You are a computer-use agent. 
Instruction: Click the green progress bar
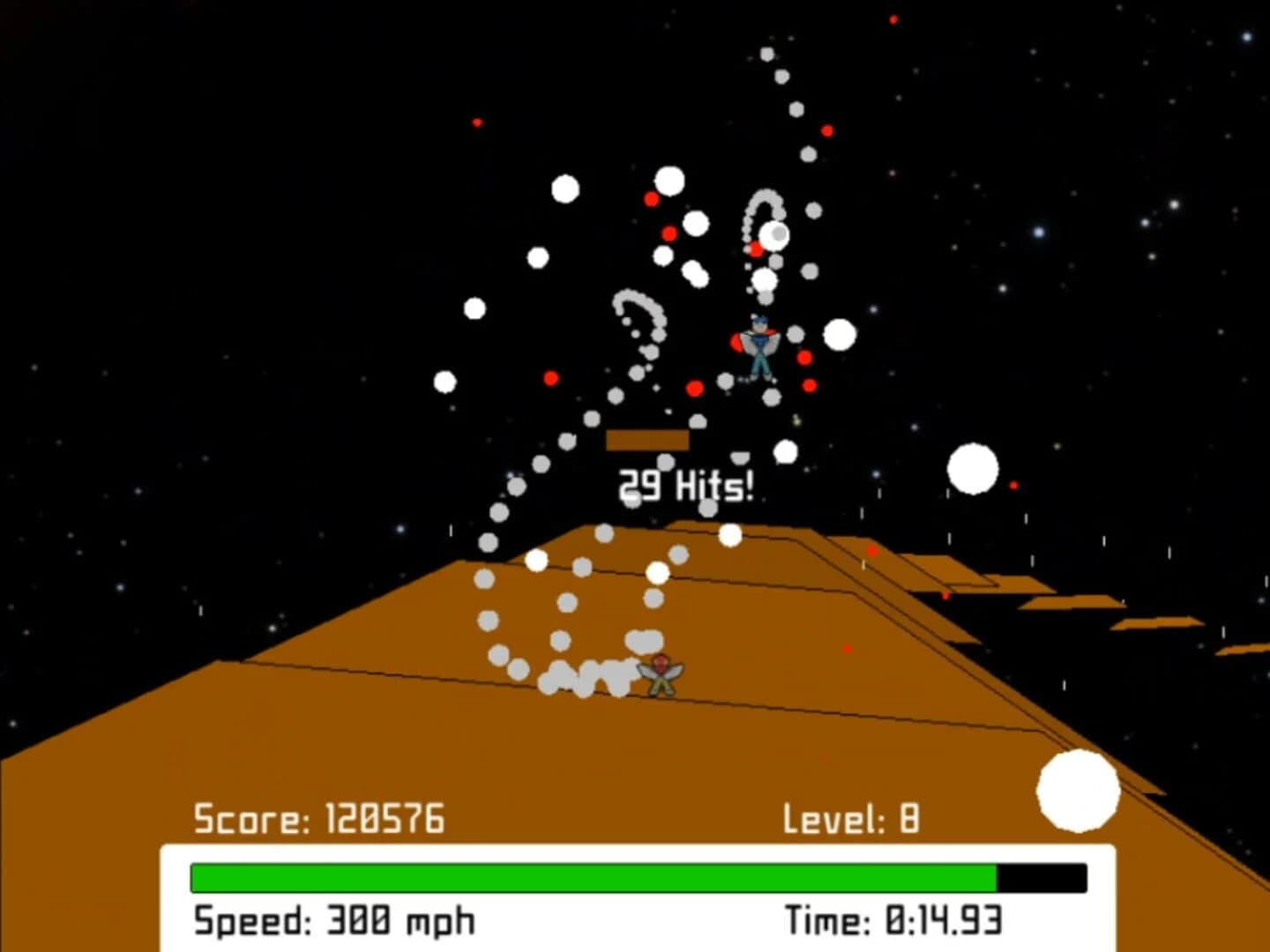[x=591, y=874]
